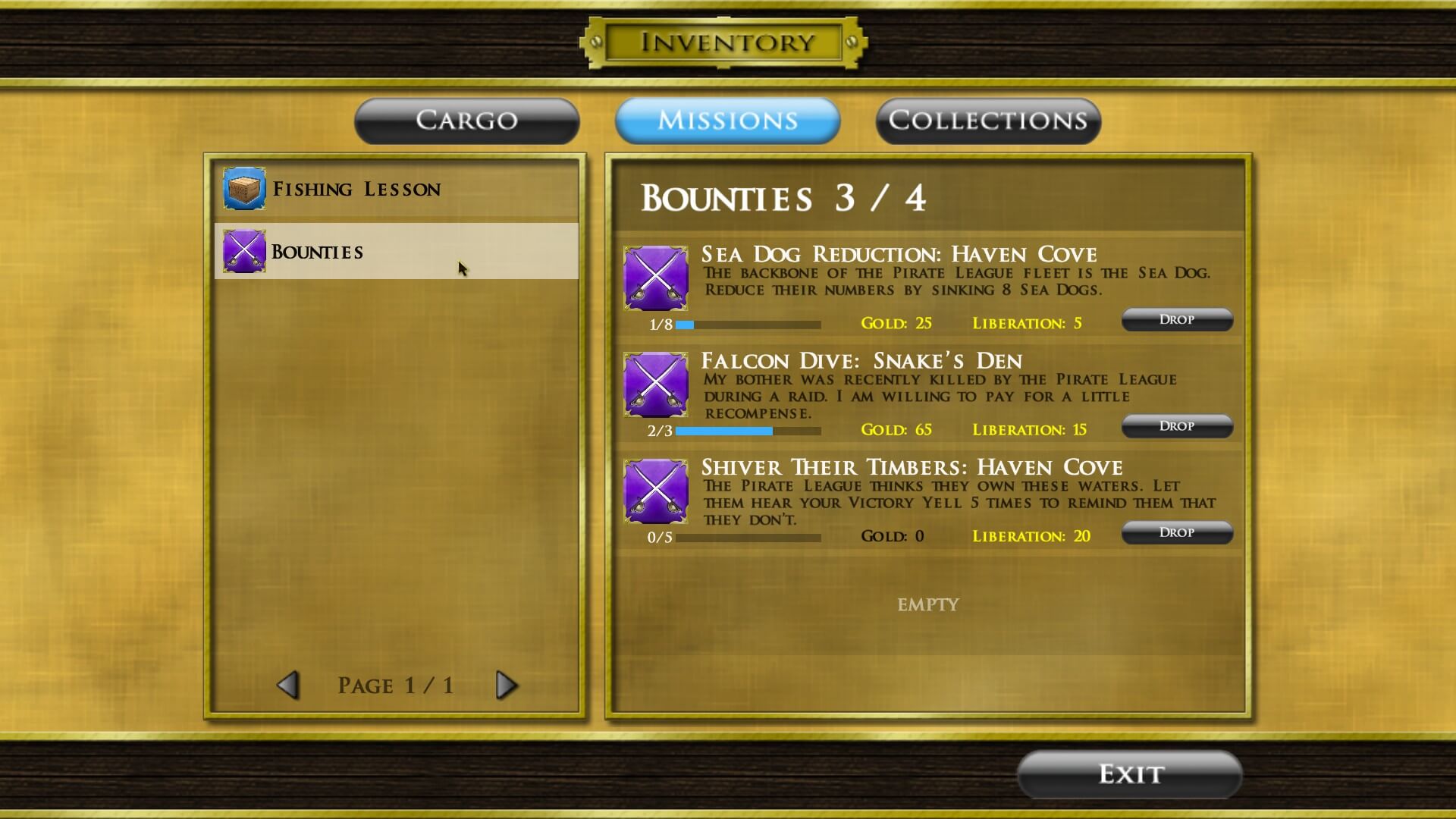Drop the Sea Dog Reduction bounty
Viewport: 1456px width, 819px height.
1176,320
